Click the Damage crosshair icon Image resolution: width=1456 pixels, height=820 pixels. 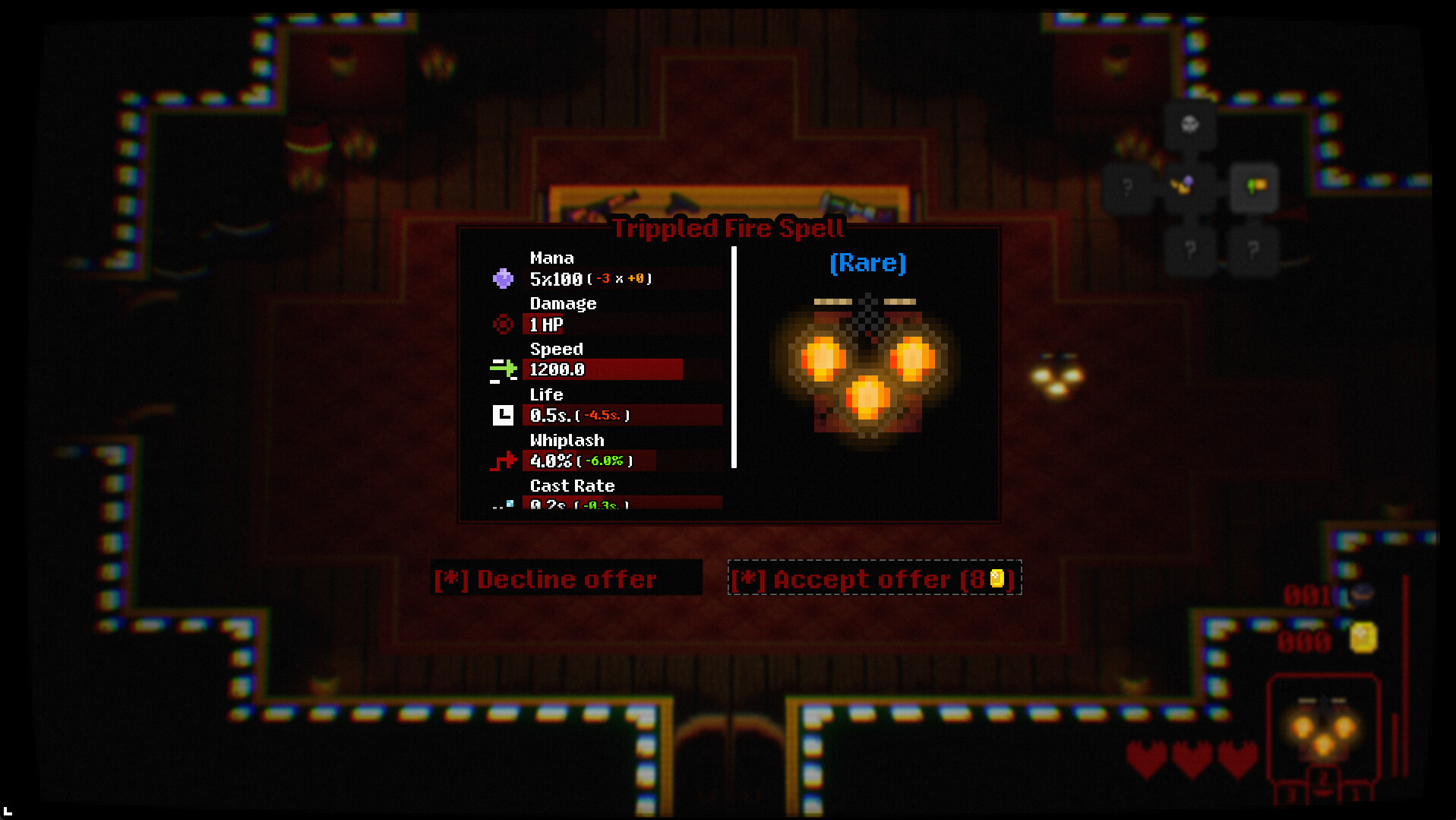pyautogui.click(x=504, y=325)
